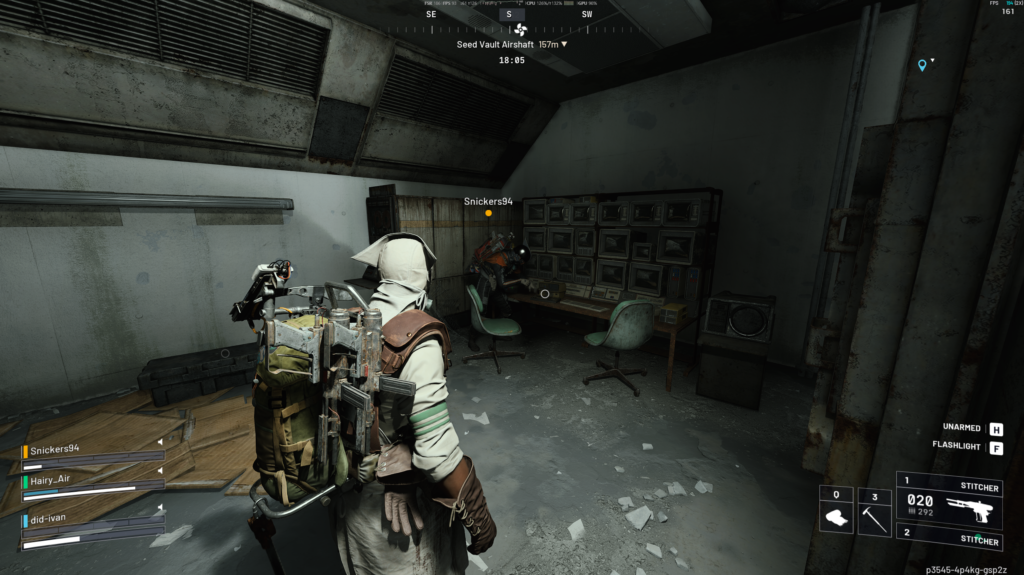Click the blue map pin marker
The height and width of the screenshot is (575, 1024).
pyautogui.click(x=922, y=65)
